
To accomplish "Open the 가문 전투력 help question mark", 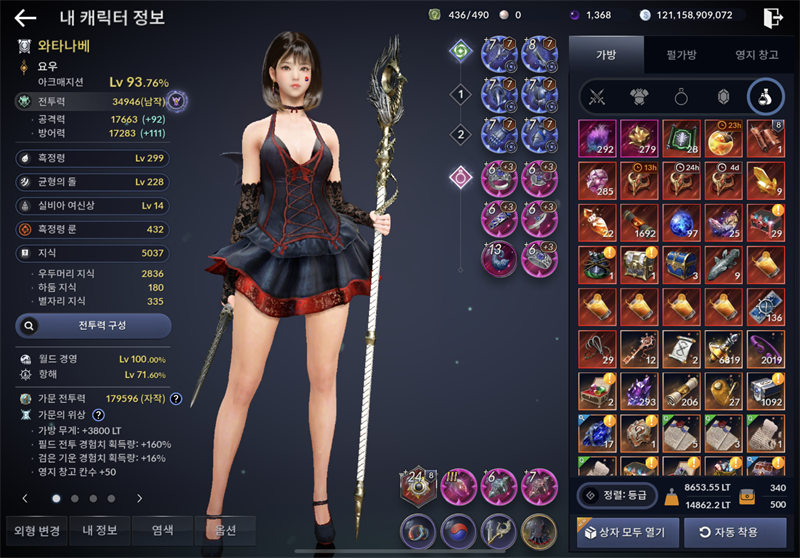I will pyautogui.click(x=176, y=399).
